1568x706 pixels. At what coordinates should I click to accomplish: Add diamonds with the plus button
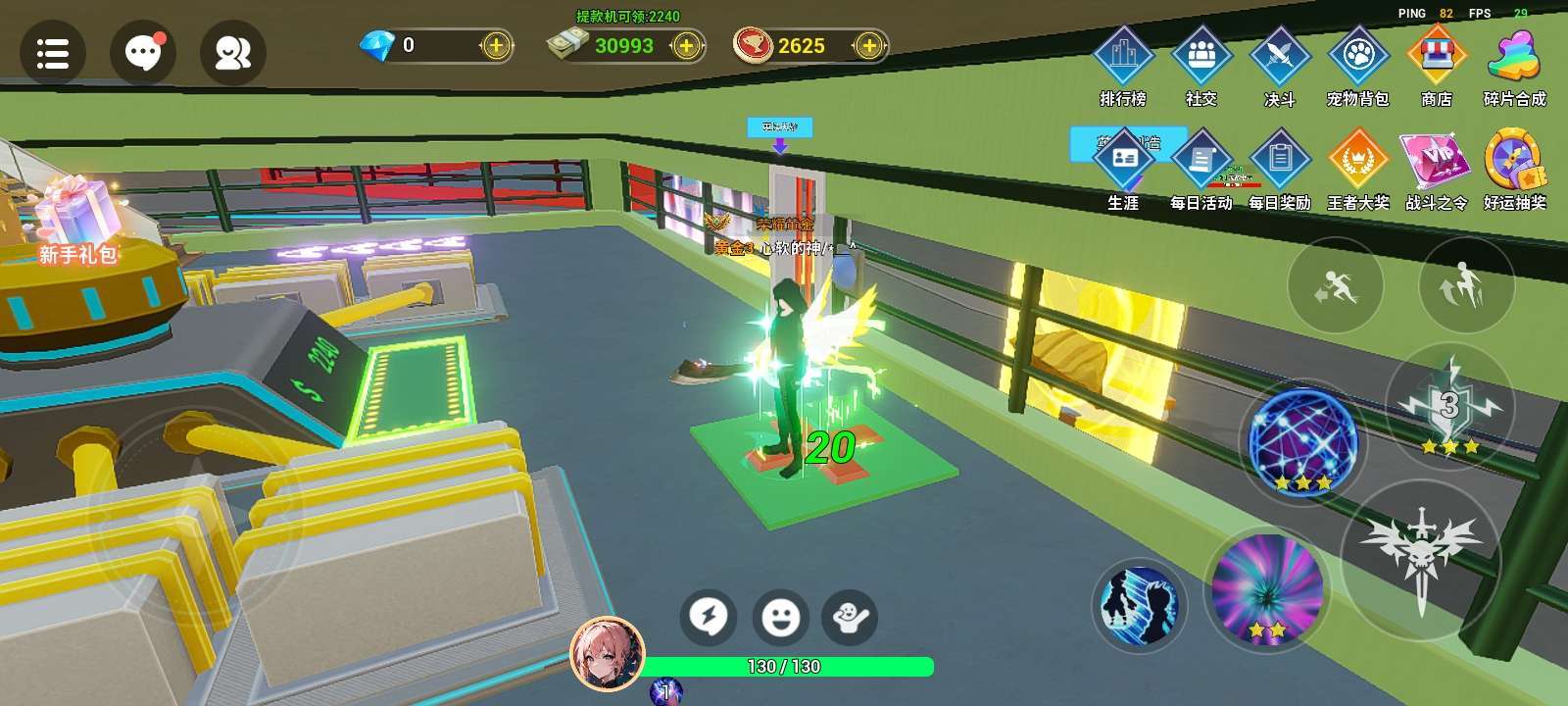click(497, 46)
